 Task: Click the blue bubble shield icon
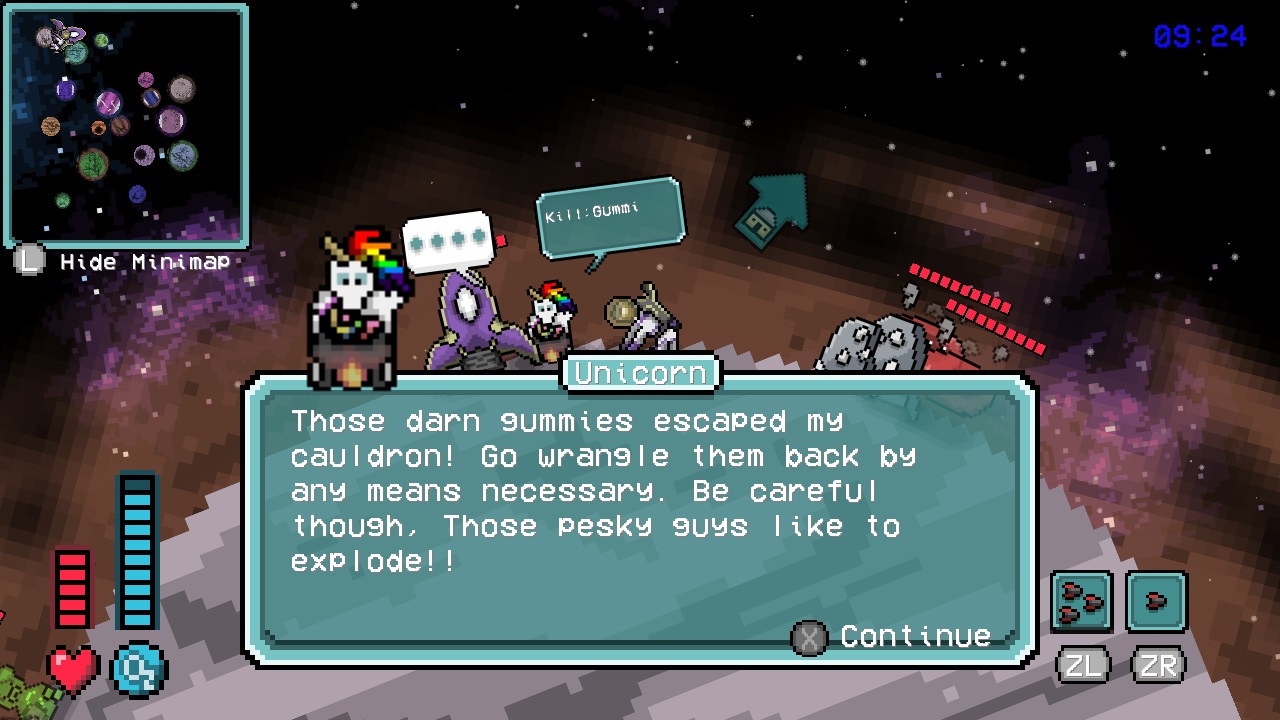(x=138, y=671)
